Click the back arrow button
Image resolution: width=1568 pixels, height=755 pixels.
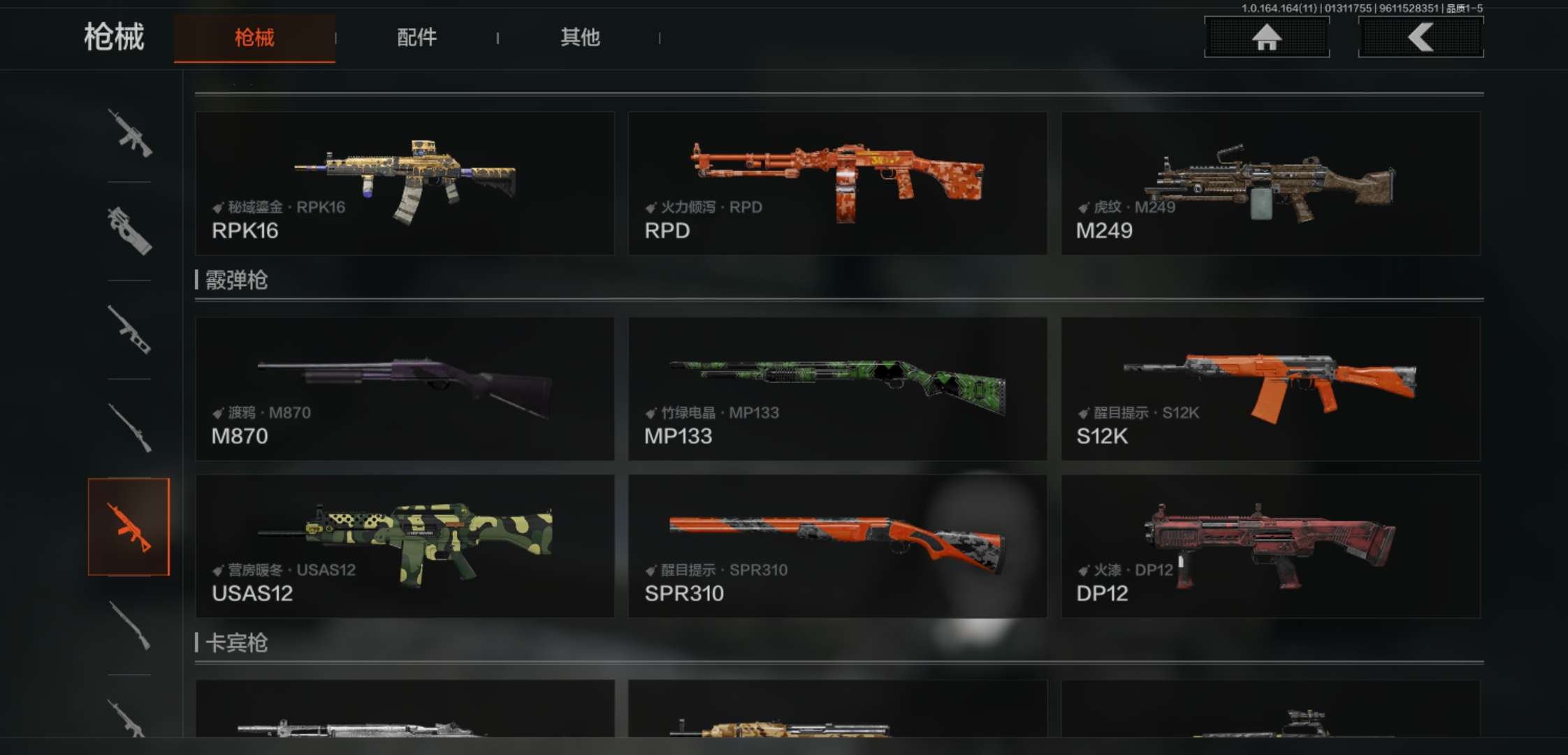pyautogui.click(x=1421, y=37)
